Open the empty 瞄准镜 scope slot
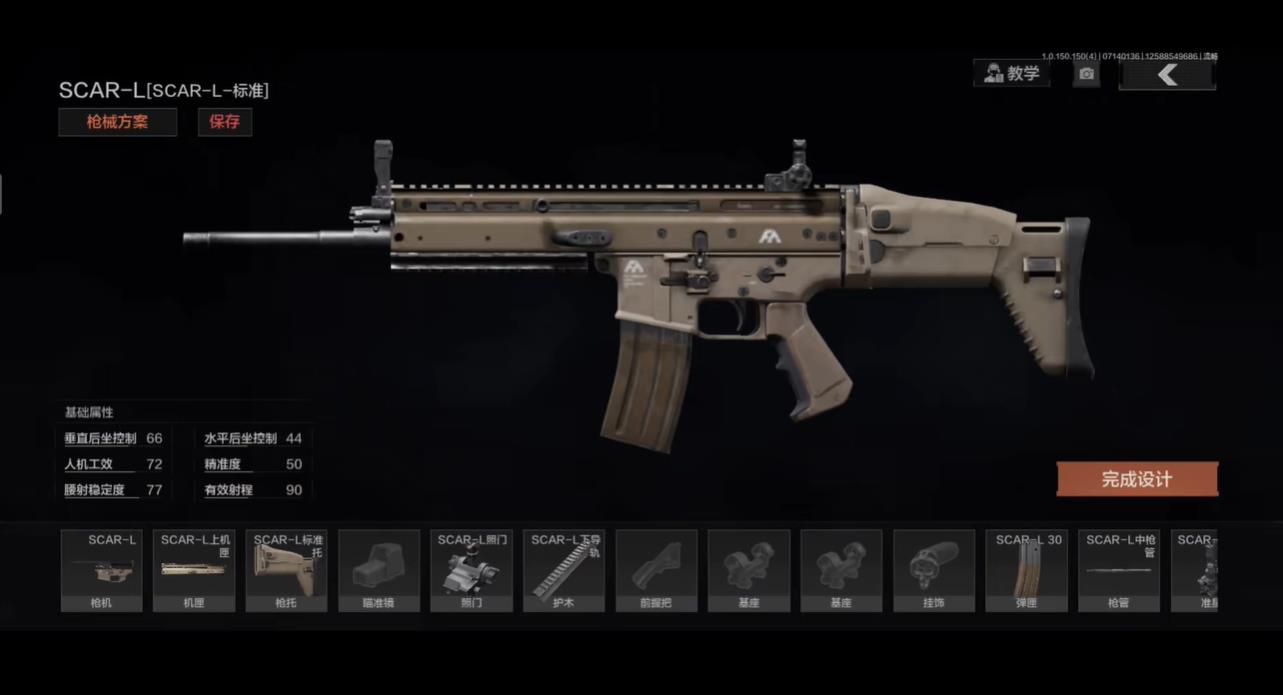This screenshot has width=1283, height=695. click(379, 570)
